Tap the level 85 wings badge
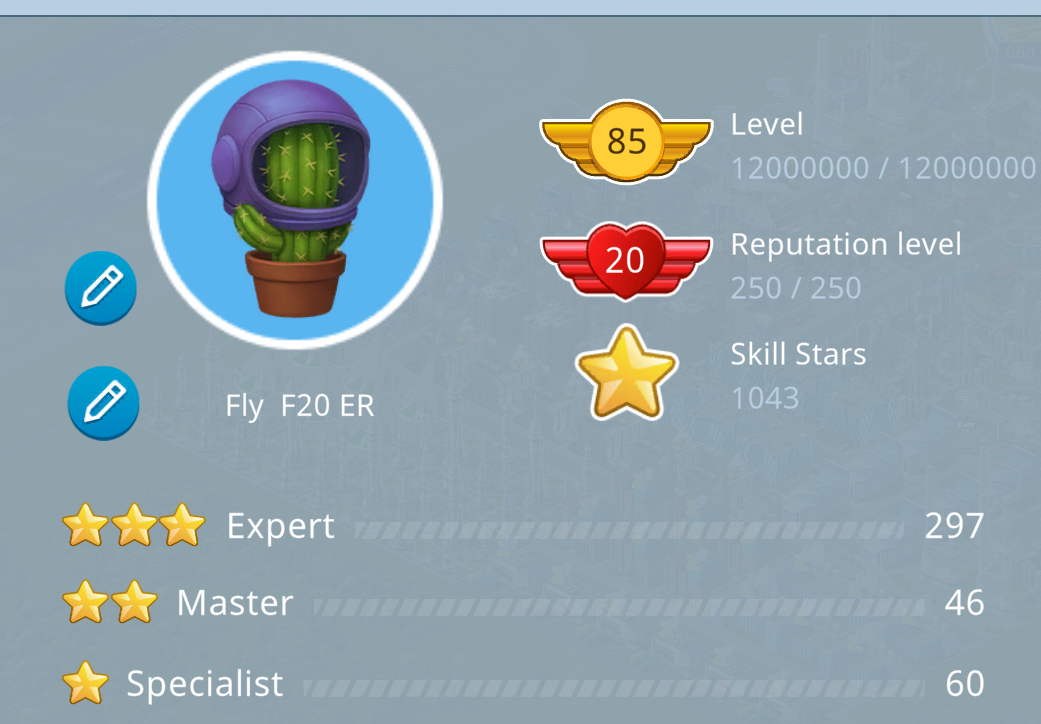Screen dimensions: 1041x724 pos(626,141)
